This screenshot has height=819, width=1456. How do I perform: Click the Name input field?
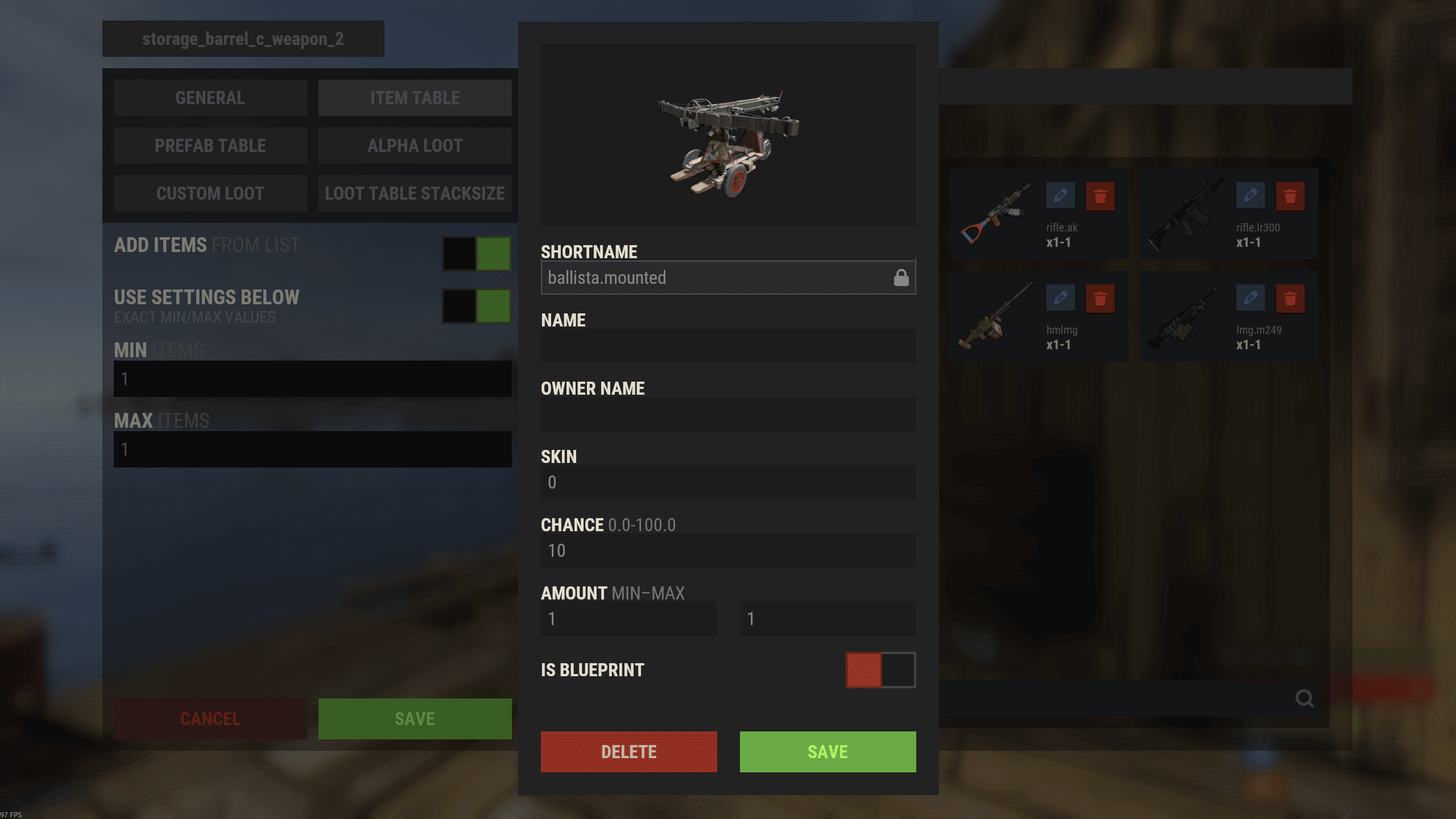pos(728,346)
